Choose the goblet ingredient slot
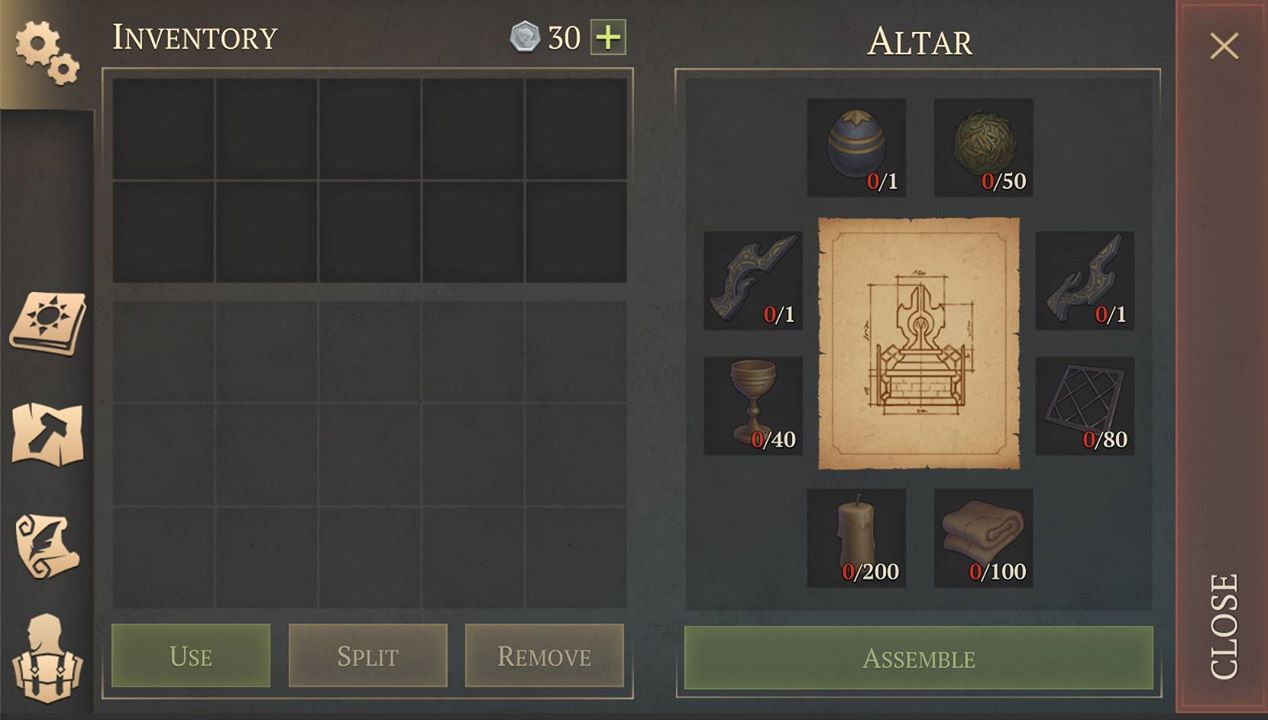Viewport: 1268px width, 720px height. pos(753,406)
